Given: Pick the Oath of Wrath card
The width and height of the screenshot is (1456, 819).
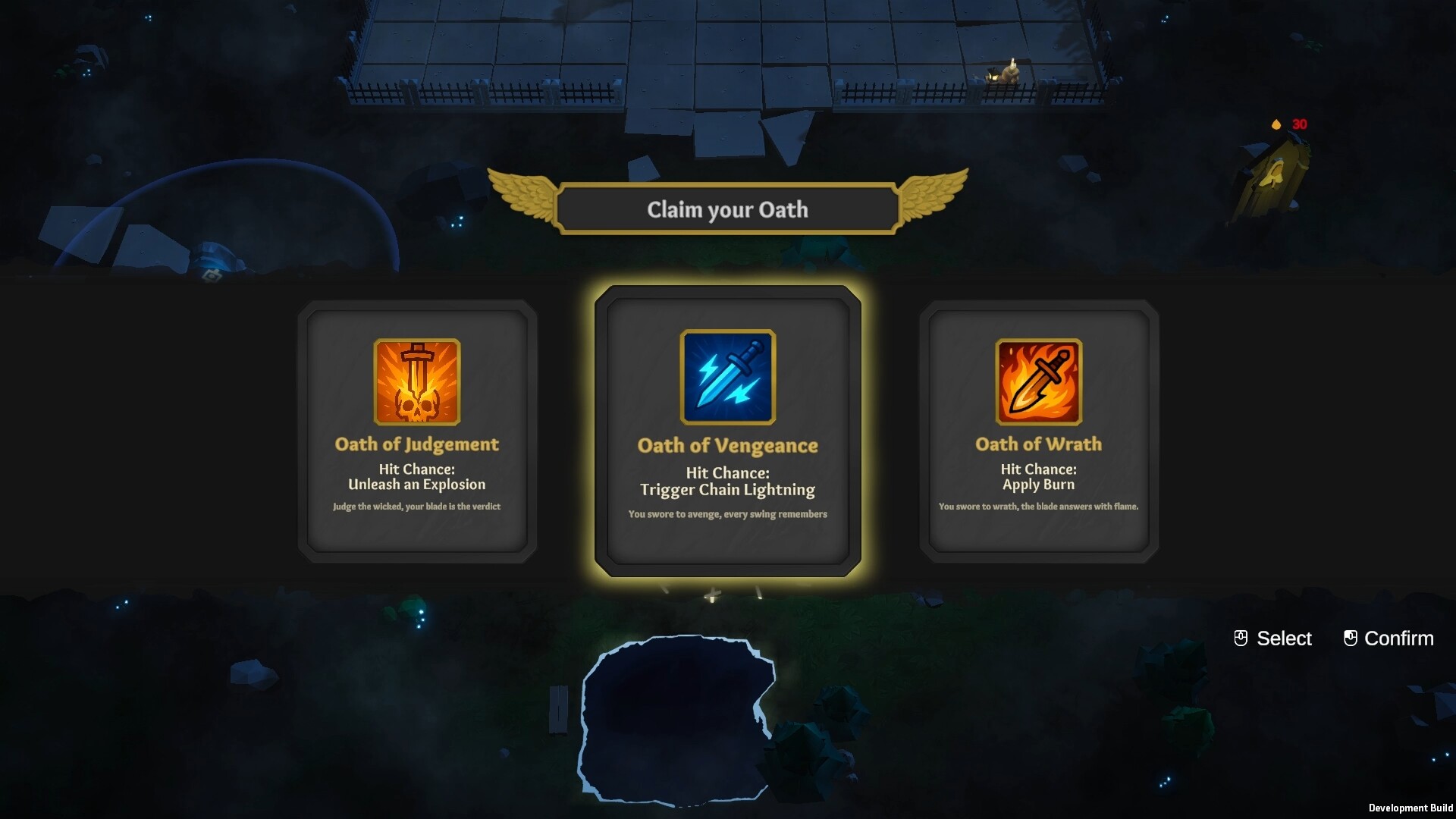Looking at the screenshot, I should point(1037,432).
